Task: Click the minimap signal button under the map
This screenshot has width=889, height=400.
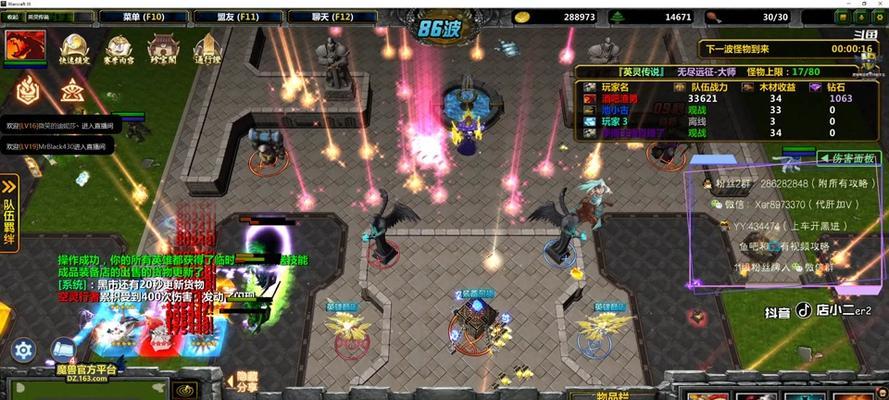Action: (x=183, y=390)
